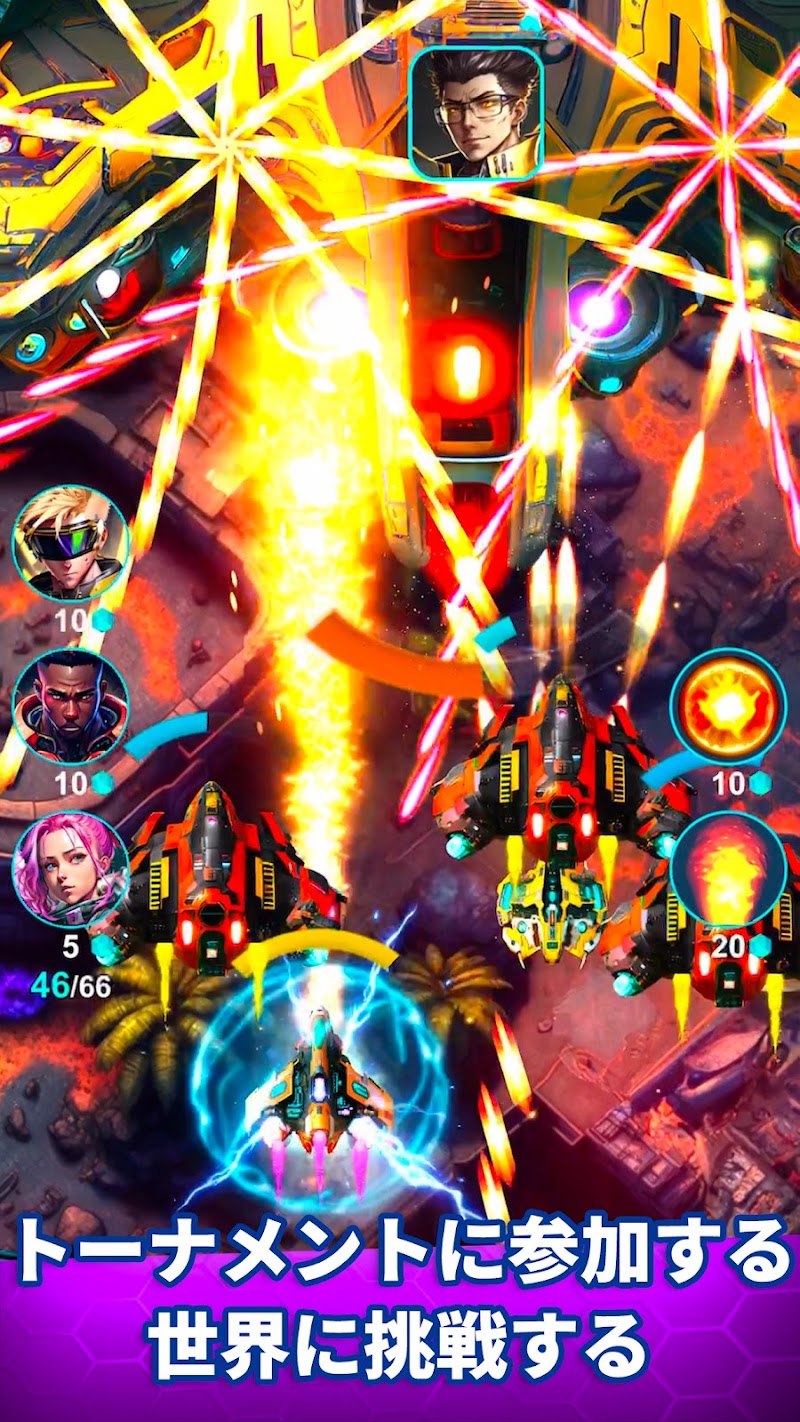Select the blonde visor pilot portrait
The image size is (800, 1422).
(70, 543)
